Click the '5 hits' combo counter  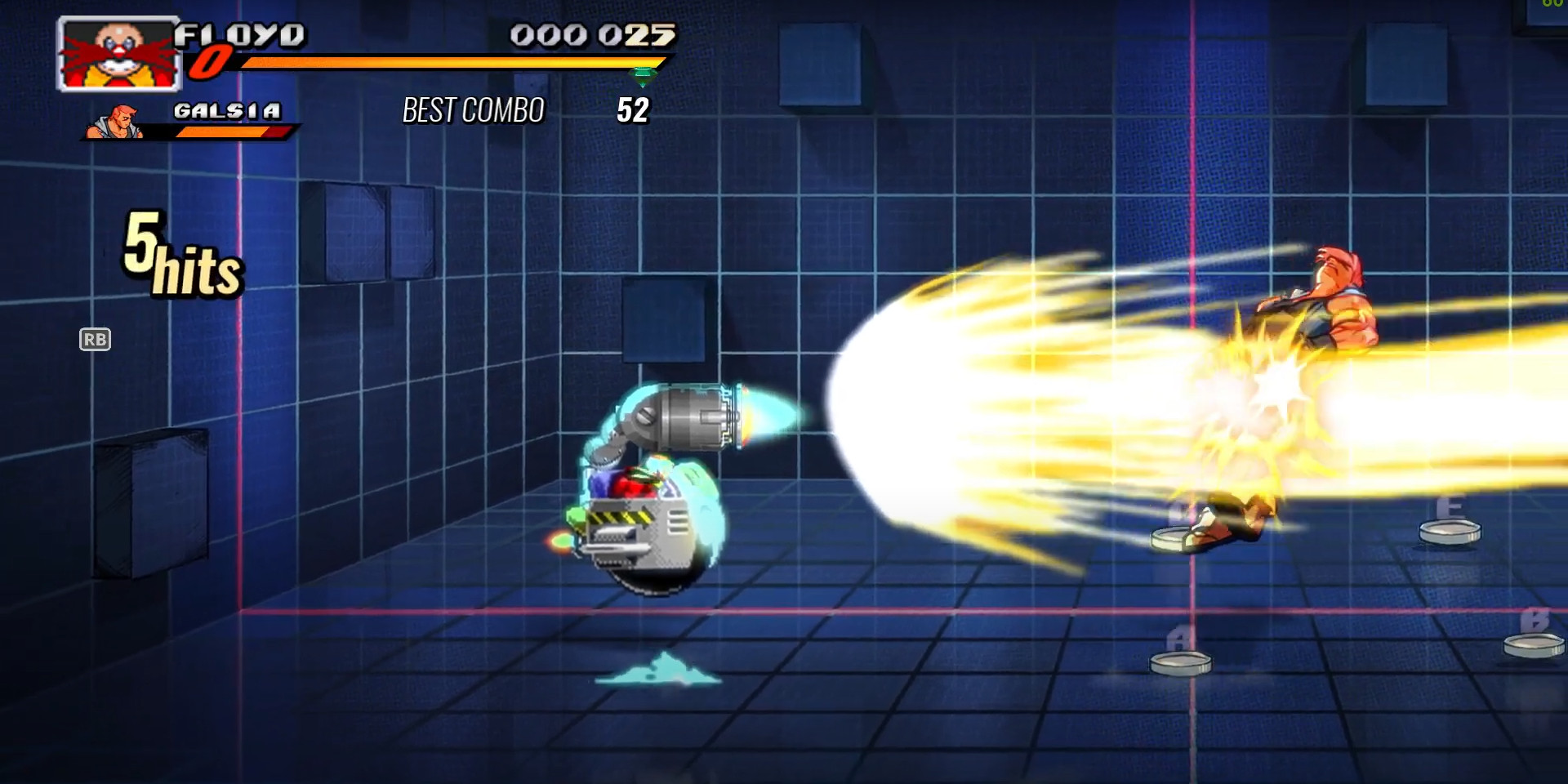click(180, 253)
